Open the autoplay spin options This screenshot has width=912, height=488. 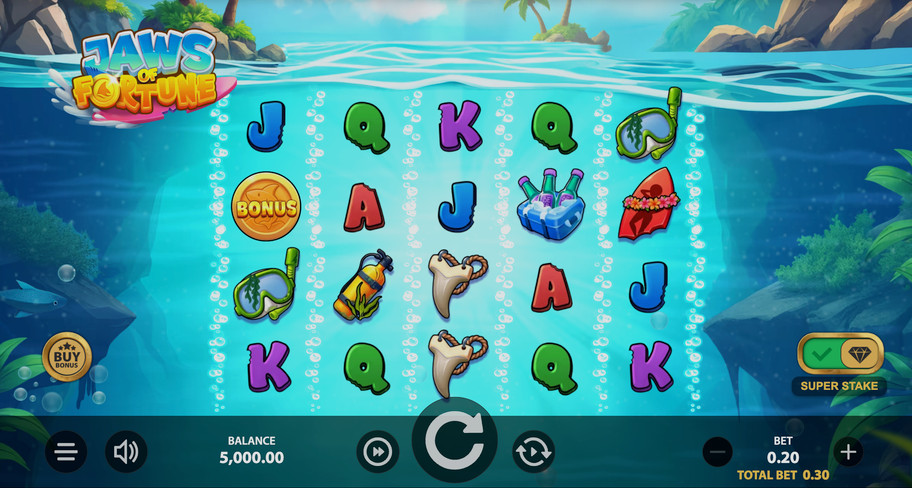[x=533, y=452]
